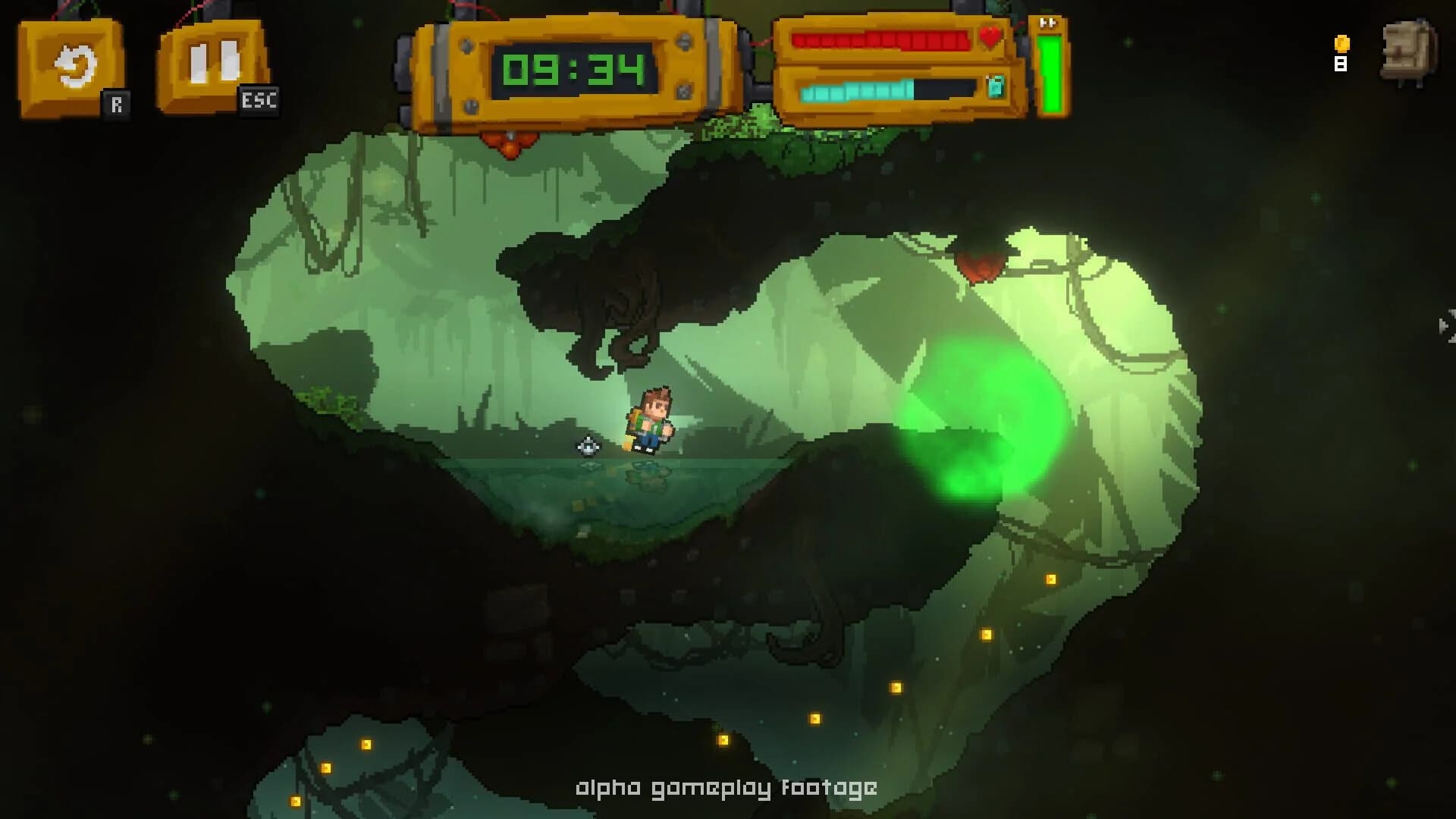Viewport: 1456px width, 819px height.
Task: Toggle fast-forward on the green energy gauge
Action: [x=1050, y=72]
